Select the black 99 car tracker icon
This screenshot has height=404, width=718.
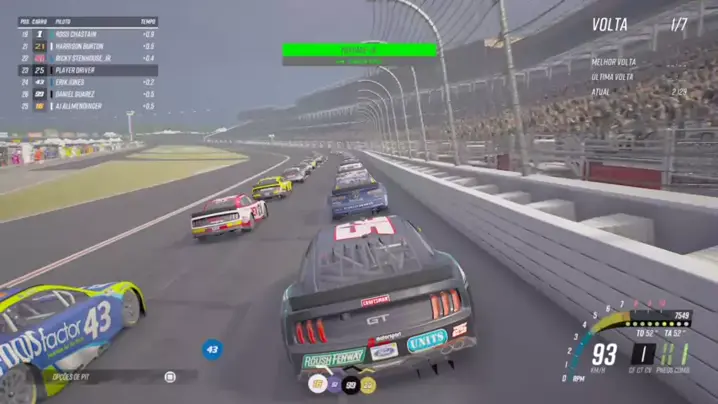[351, 384]
